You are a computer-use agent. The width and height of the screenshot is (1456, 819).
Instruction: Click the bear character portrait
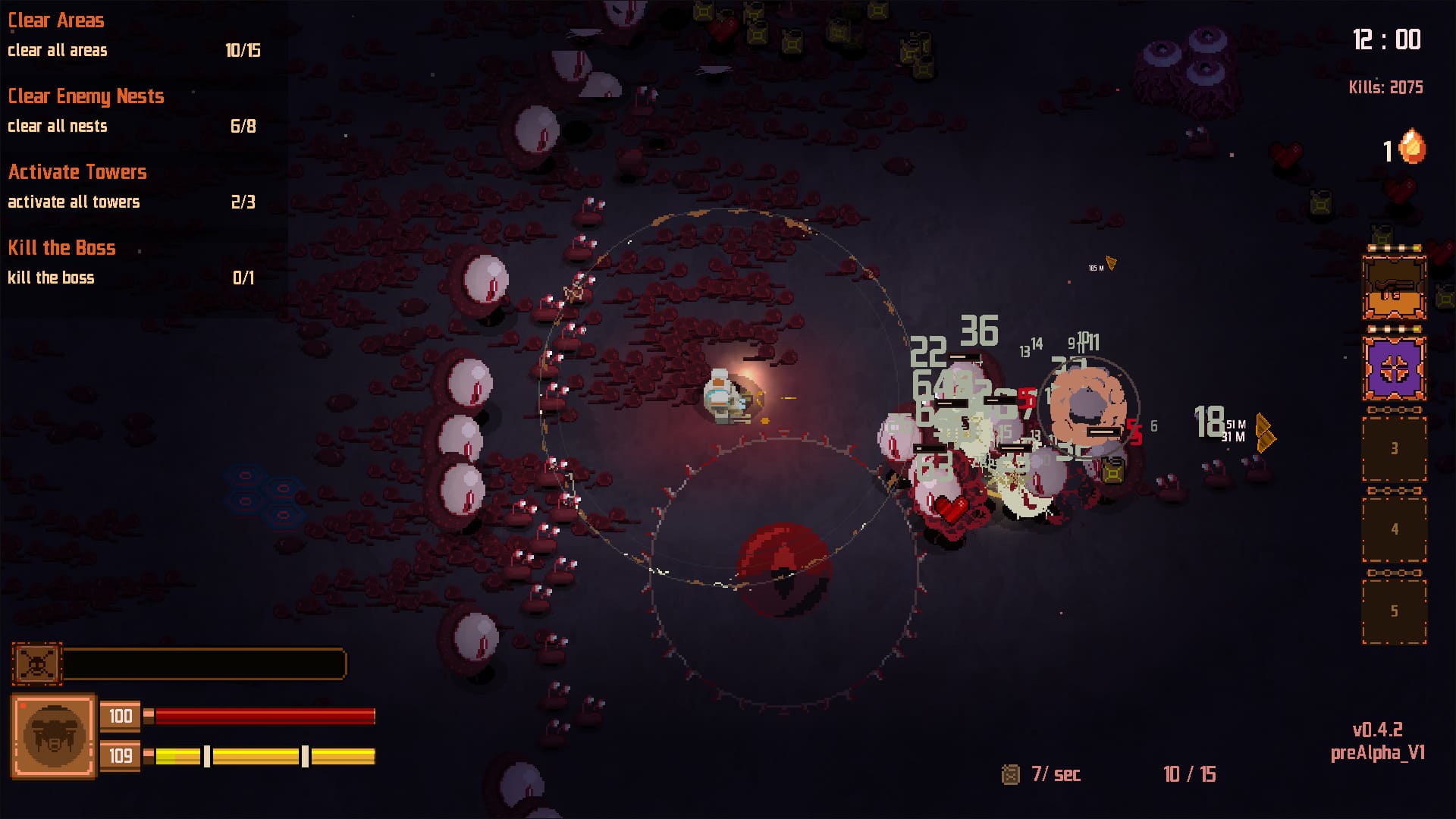click(x=54, y=736)
